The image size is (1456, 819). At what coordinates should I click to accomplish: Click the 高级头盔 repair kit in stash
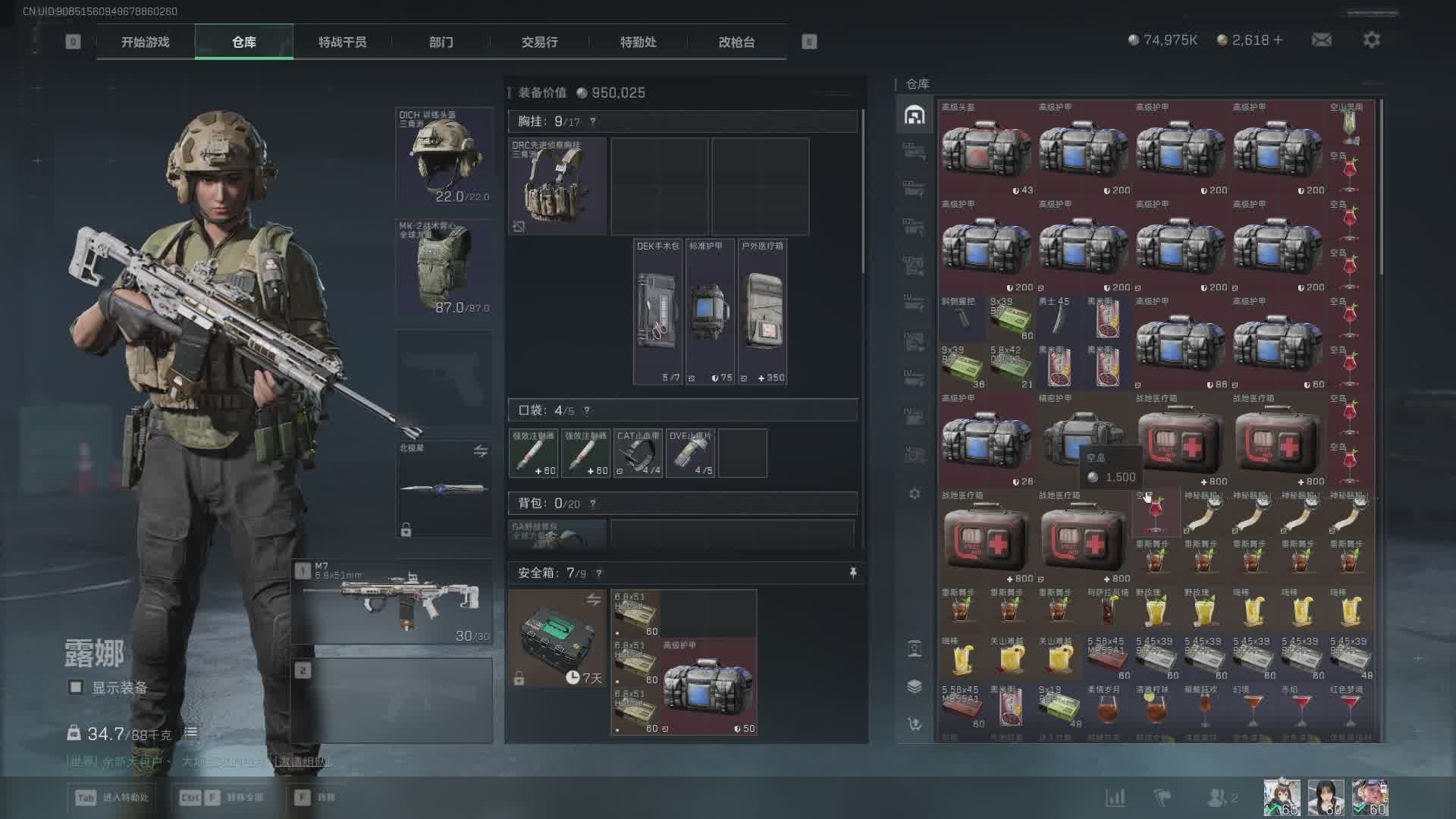986,149
